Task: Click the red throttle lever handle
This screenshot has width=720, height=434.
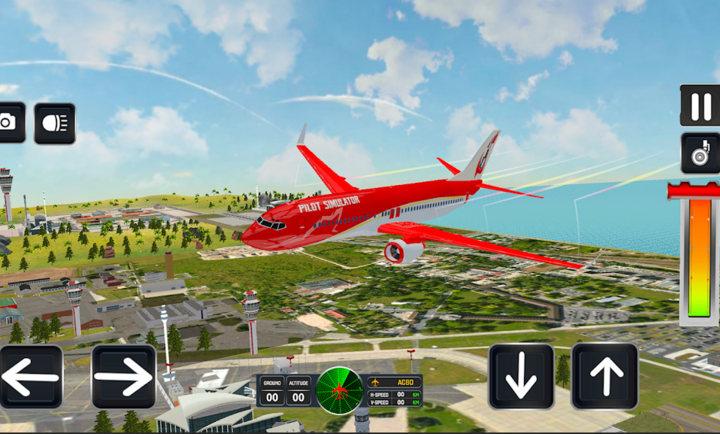Action: point(696,190)
